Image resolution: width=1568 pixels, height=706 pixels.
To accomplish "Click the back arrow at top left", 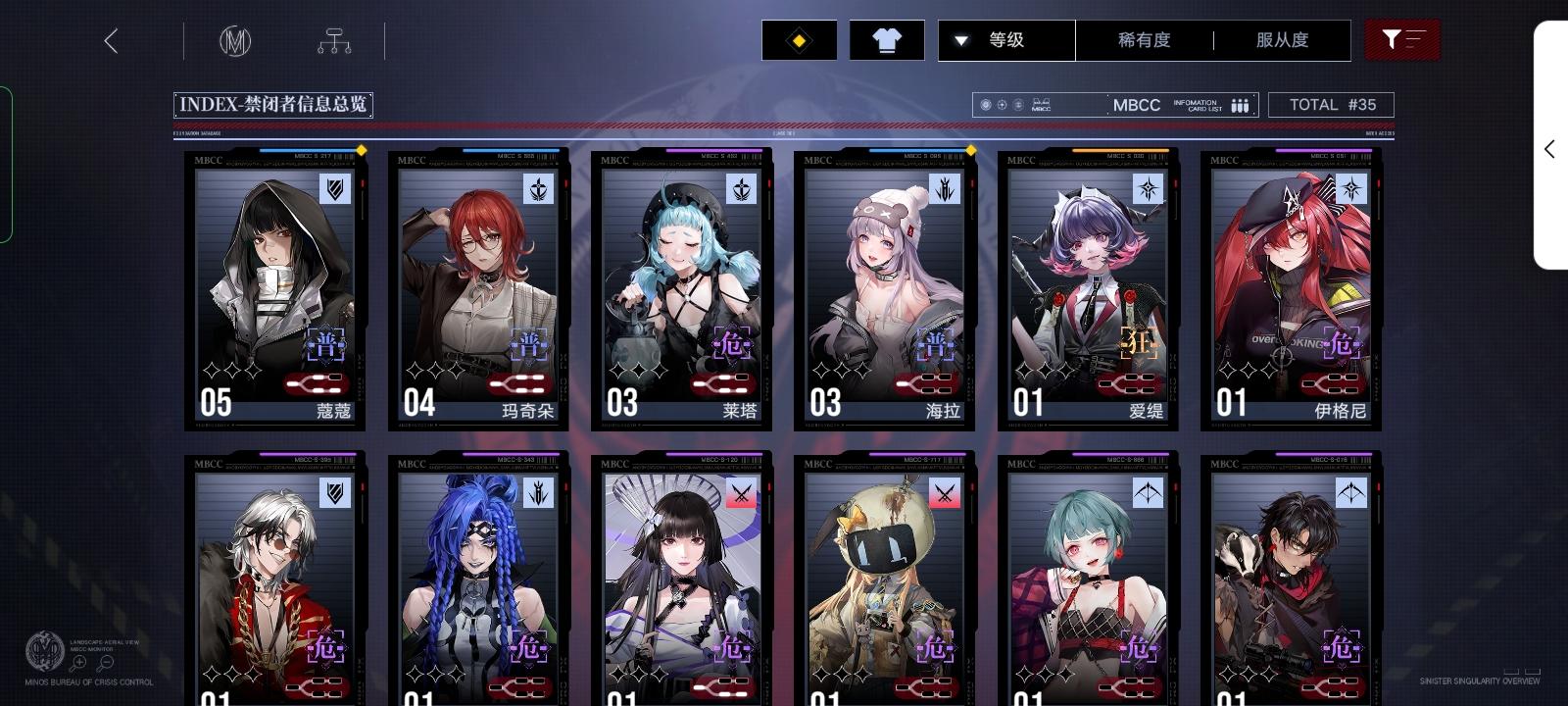I will [111, 41].
